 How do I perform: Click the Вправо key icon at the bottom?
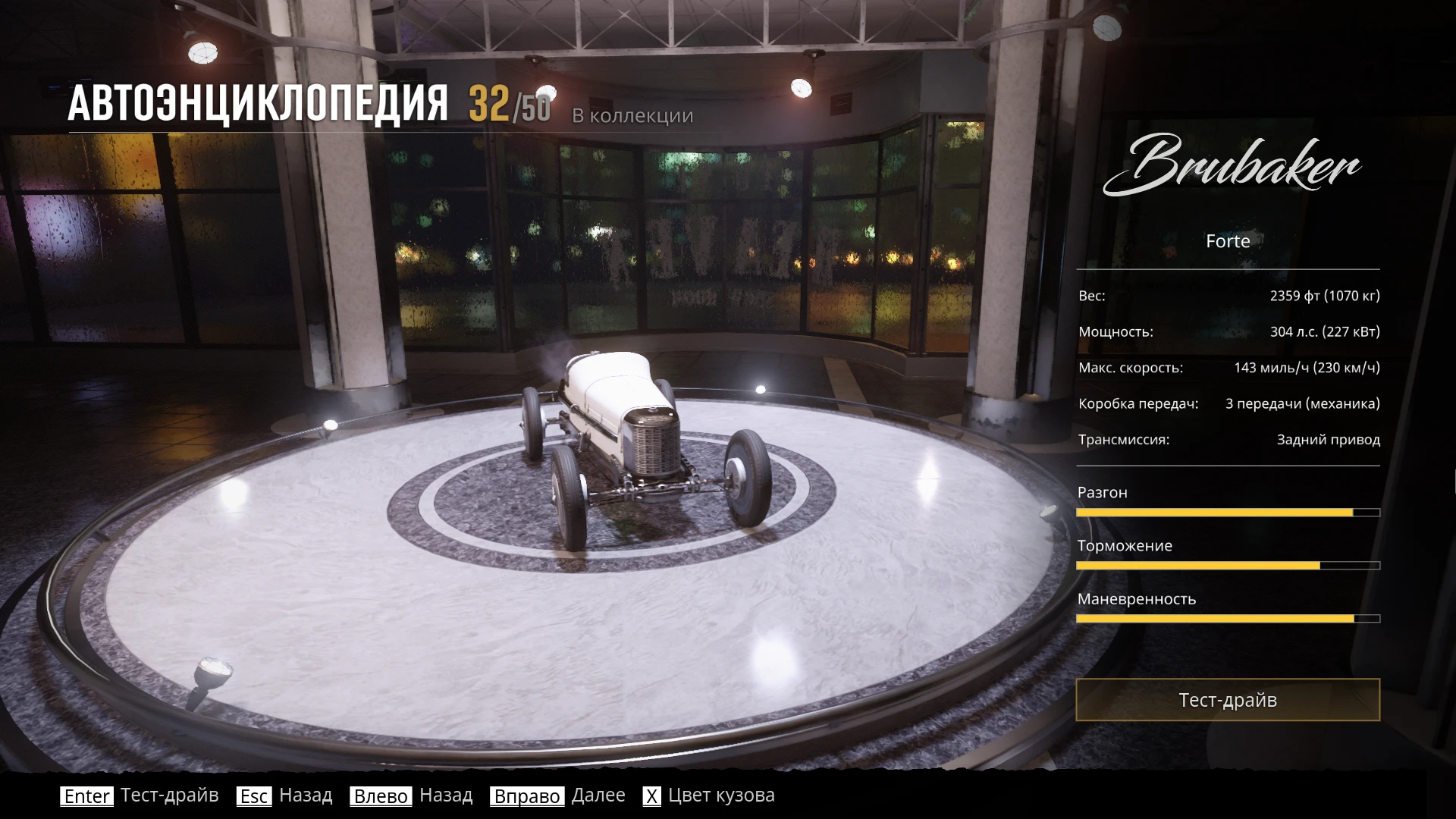tap(529, 797)
